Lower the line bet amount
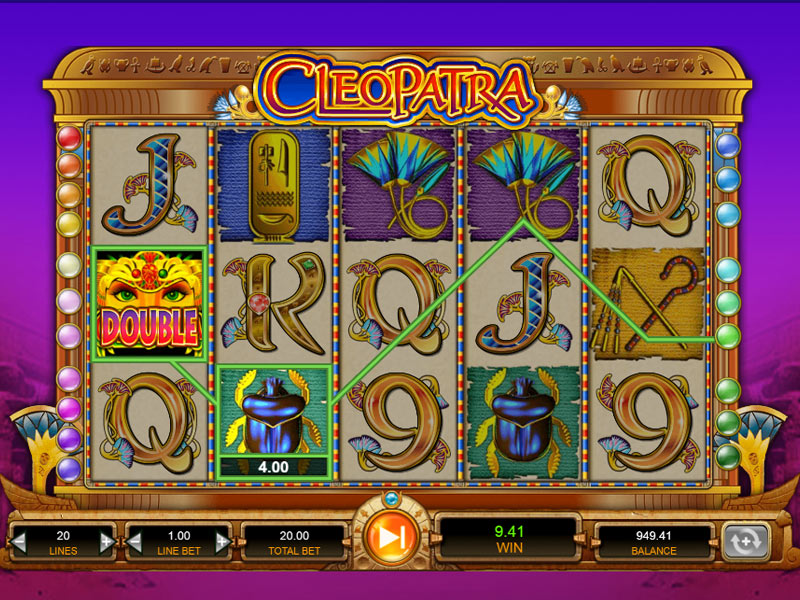800x600 pixels. [134, 542]
